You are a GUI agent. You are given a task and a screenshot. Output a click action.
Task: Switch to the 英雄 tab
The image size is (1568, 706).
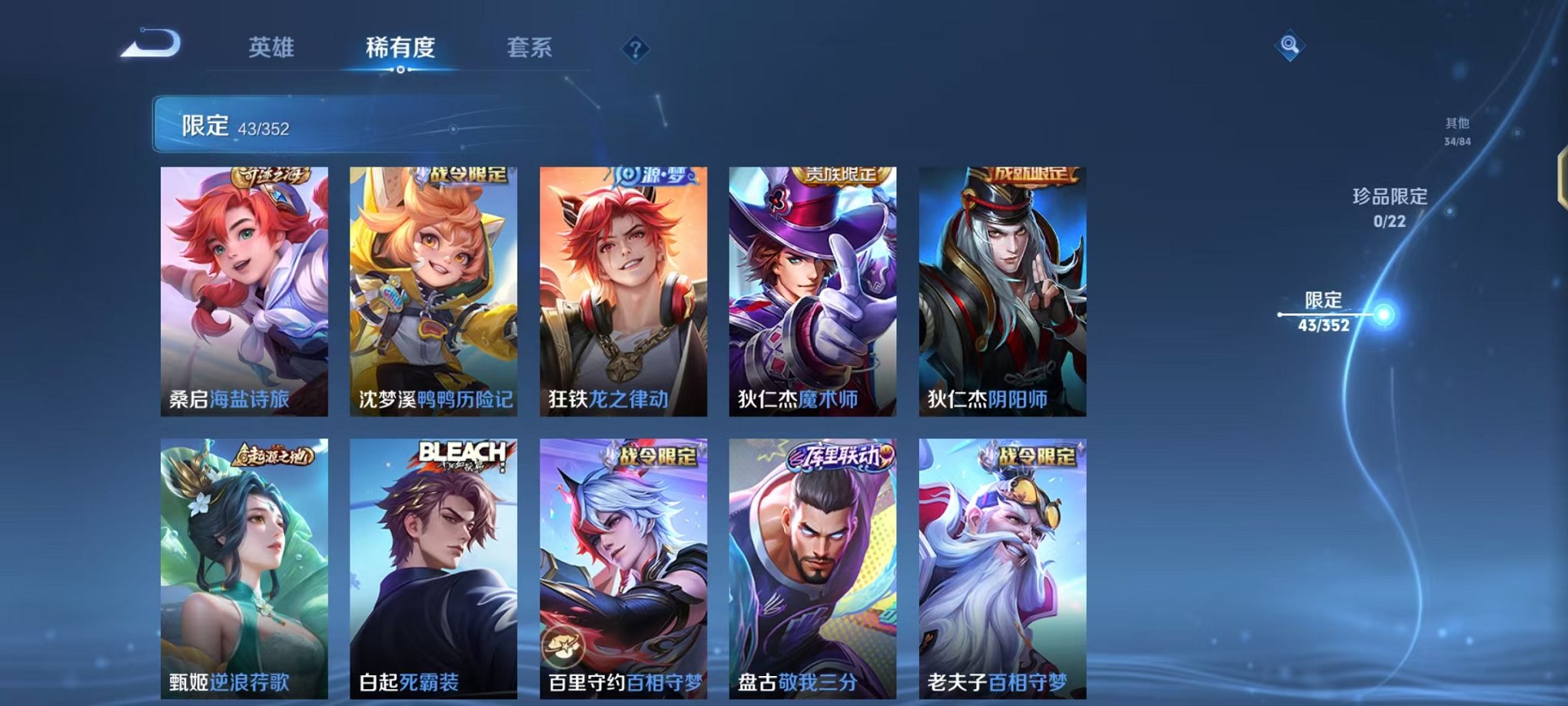coord(273,46)
